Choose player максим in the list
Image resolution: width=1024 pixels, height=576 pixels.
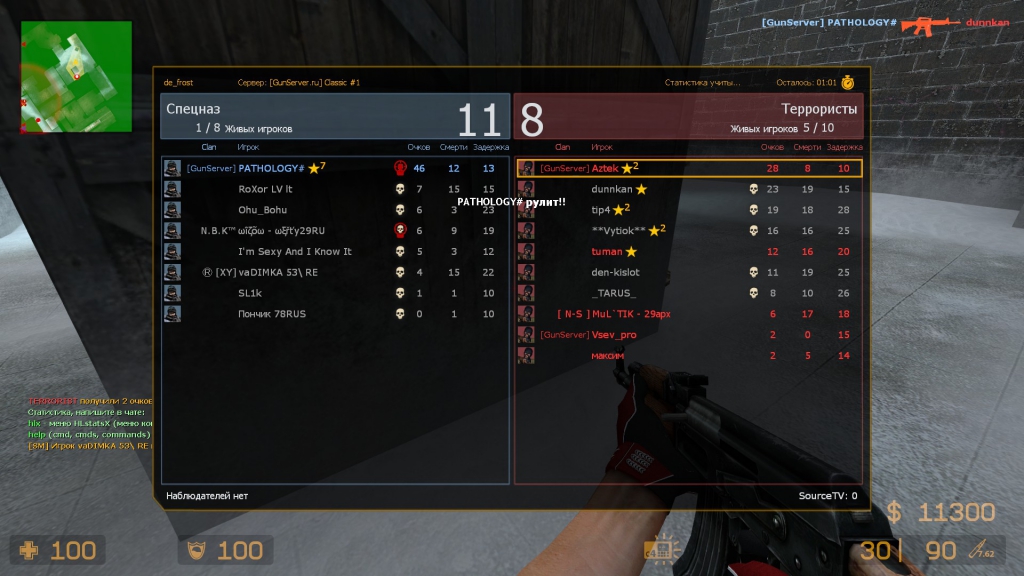pos(607,355)
